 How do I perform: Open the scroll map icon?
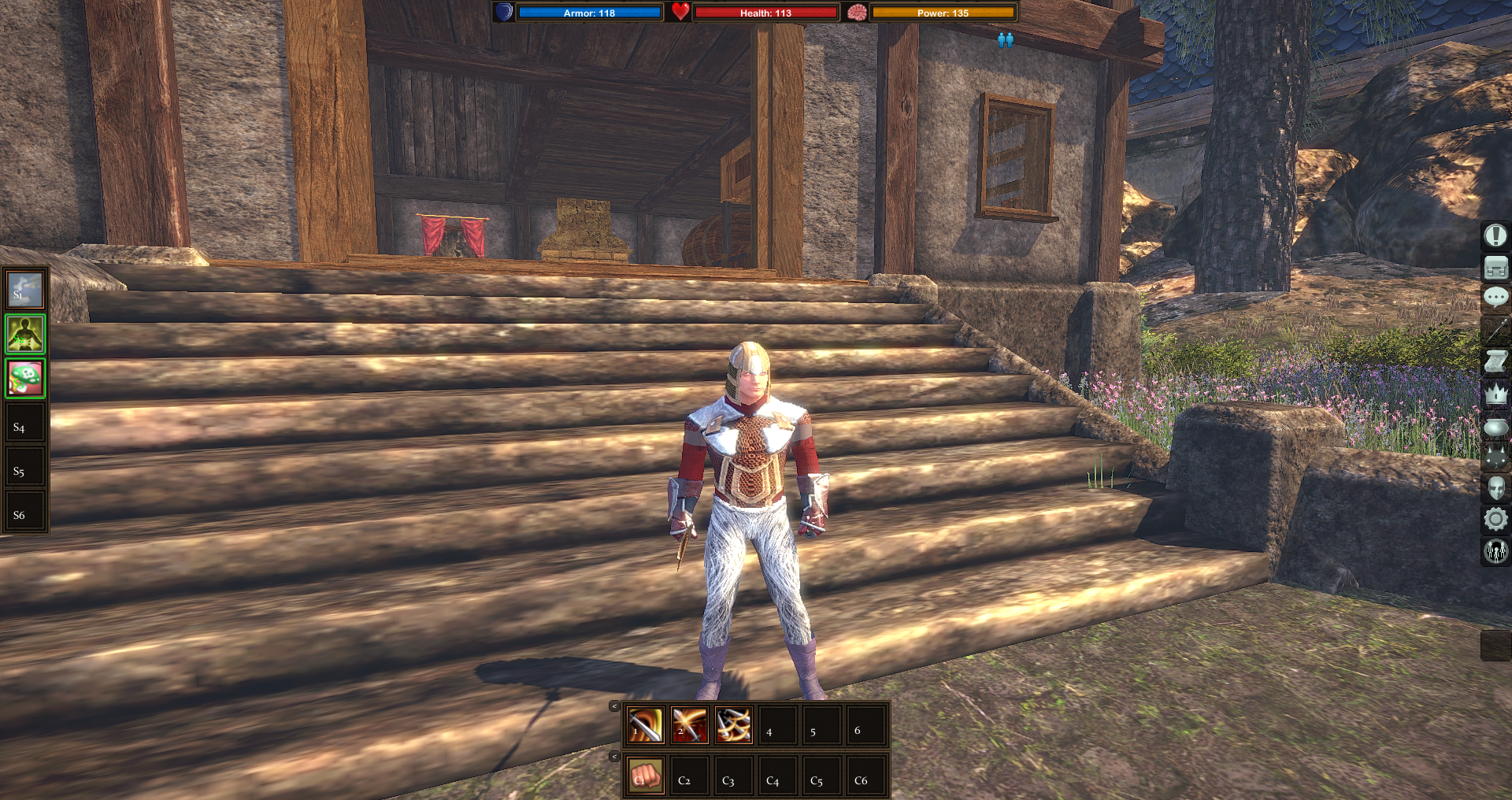tap(1495, 361)
